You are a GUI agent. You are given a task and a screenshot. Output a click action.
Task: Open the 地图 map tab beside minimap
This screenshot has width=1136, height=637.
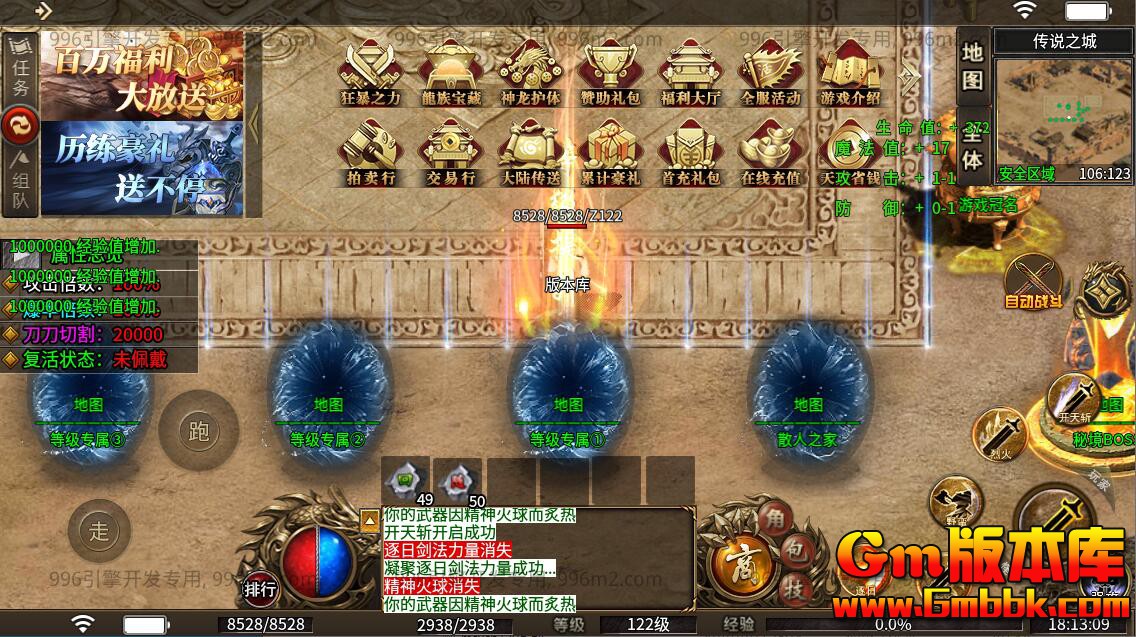point(973,66)
